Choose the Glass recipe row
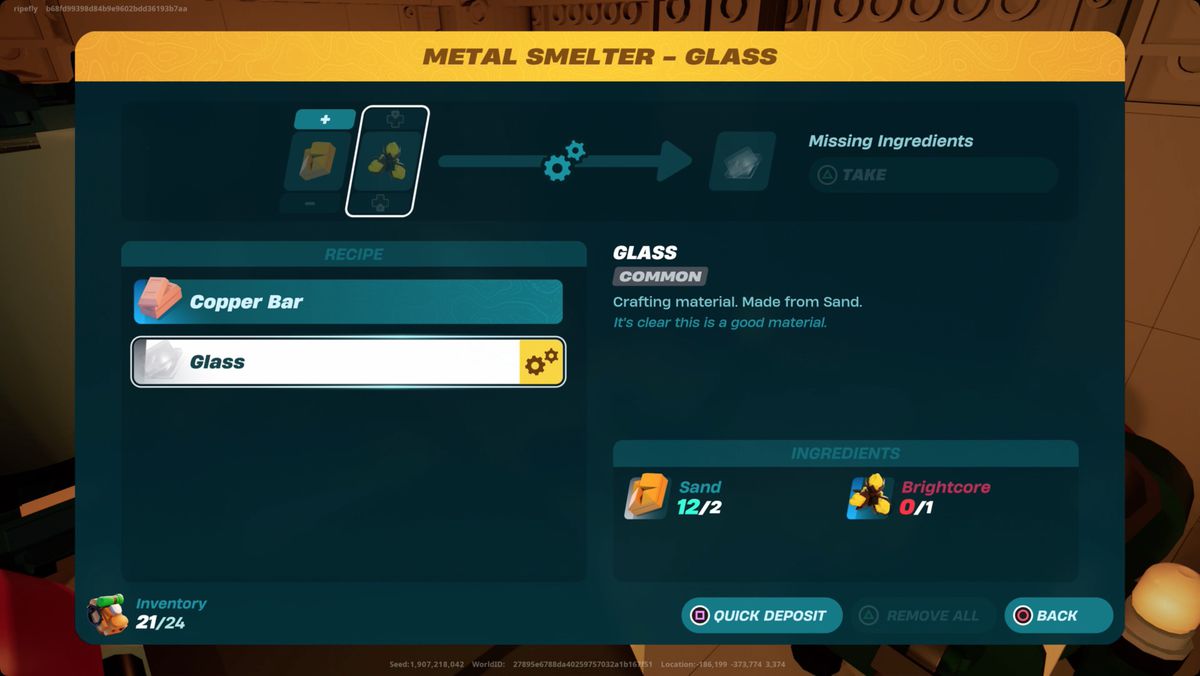Image resolution: width=1200 pixels, height=676 pixels. tap(348, 362)
